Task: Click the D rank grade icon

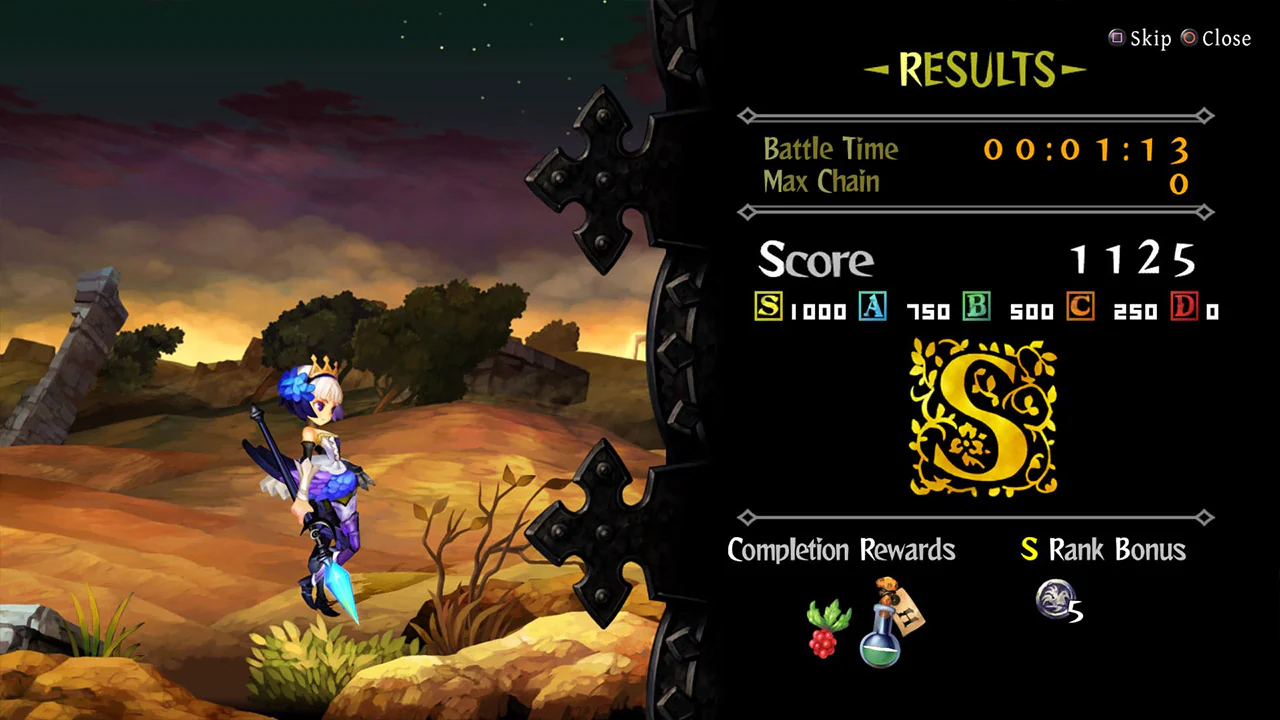Action: [1186, 308]
